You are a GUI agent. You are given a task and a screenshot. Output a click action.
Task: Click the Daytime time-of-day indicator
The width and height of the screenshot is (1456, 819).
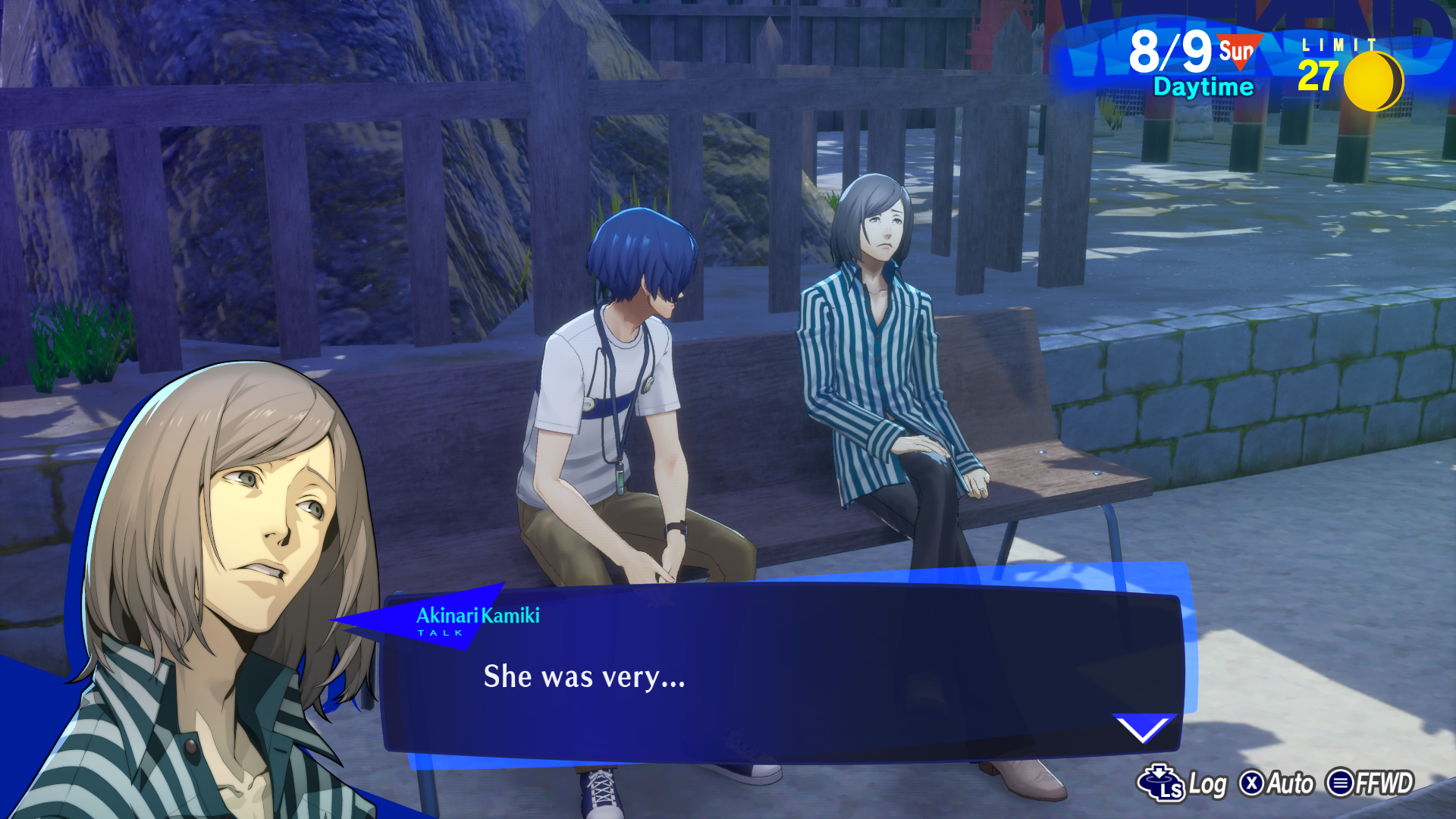[1203, 86]
